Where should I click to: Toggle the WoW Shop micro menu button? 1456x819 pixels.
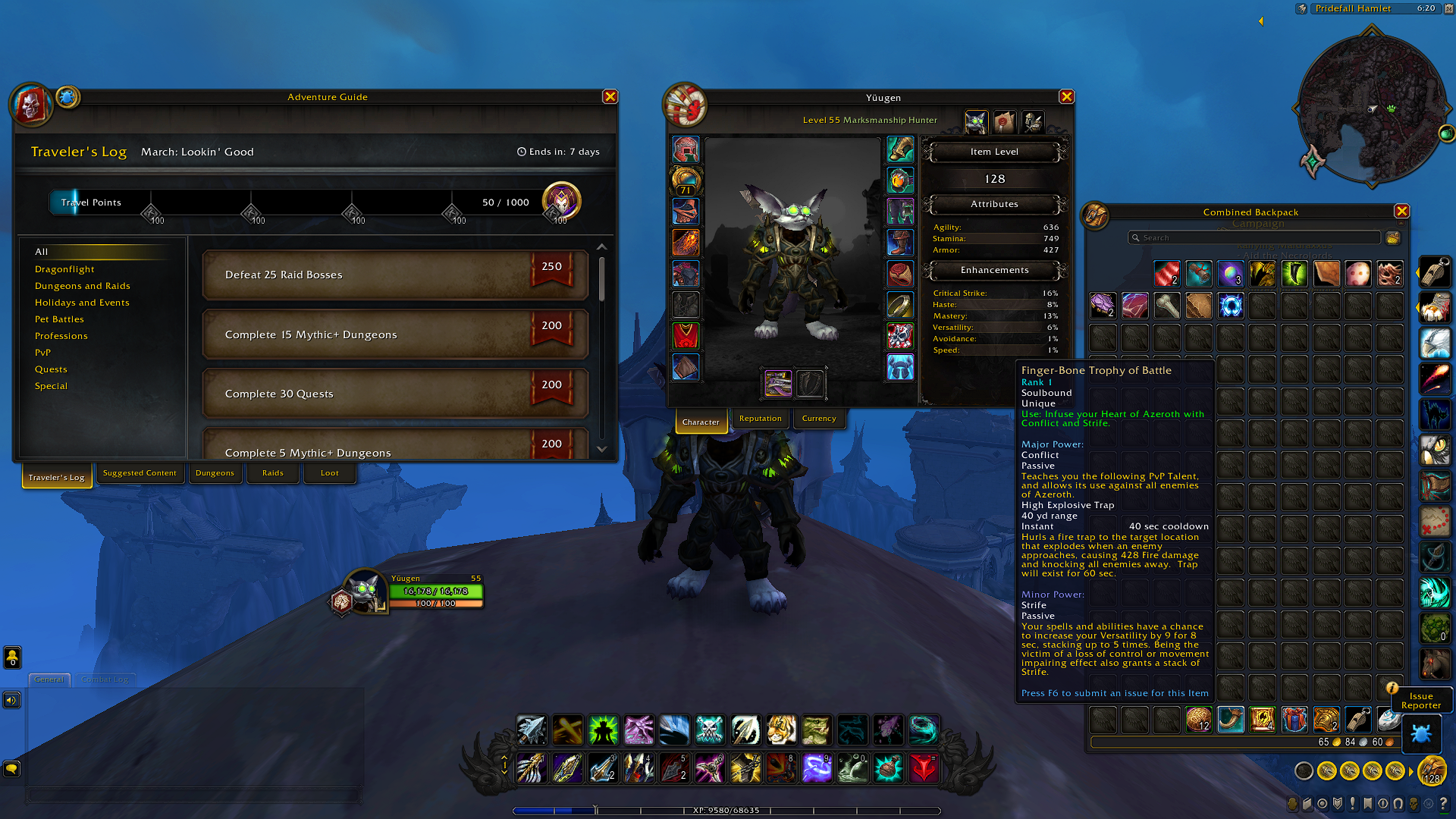(1429, 803)
